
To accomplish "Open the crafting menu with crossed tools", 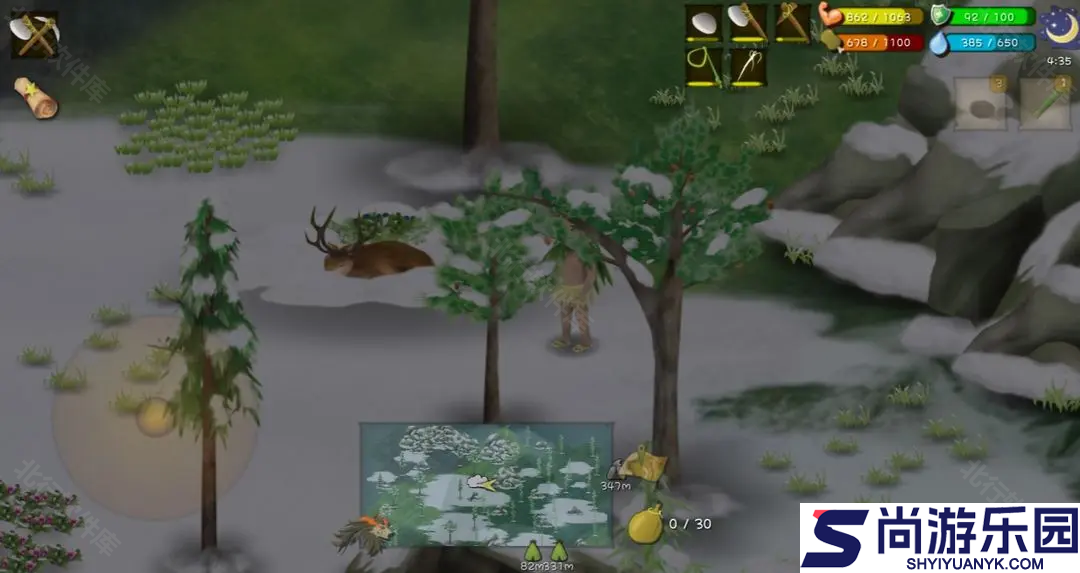I will point(34,35).
